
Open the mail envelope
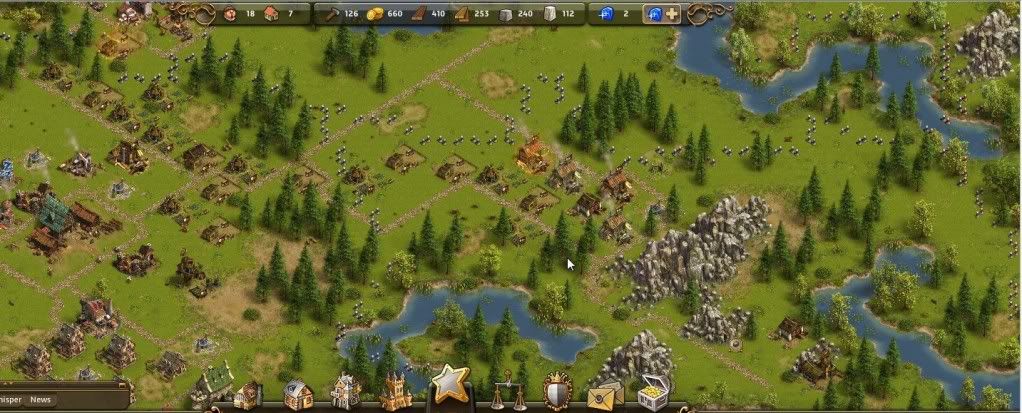pyautogui.click(x=605, y=395)
